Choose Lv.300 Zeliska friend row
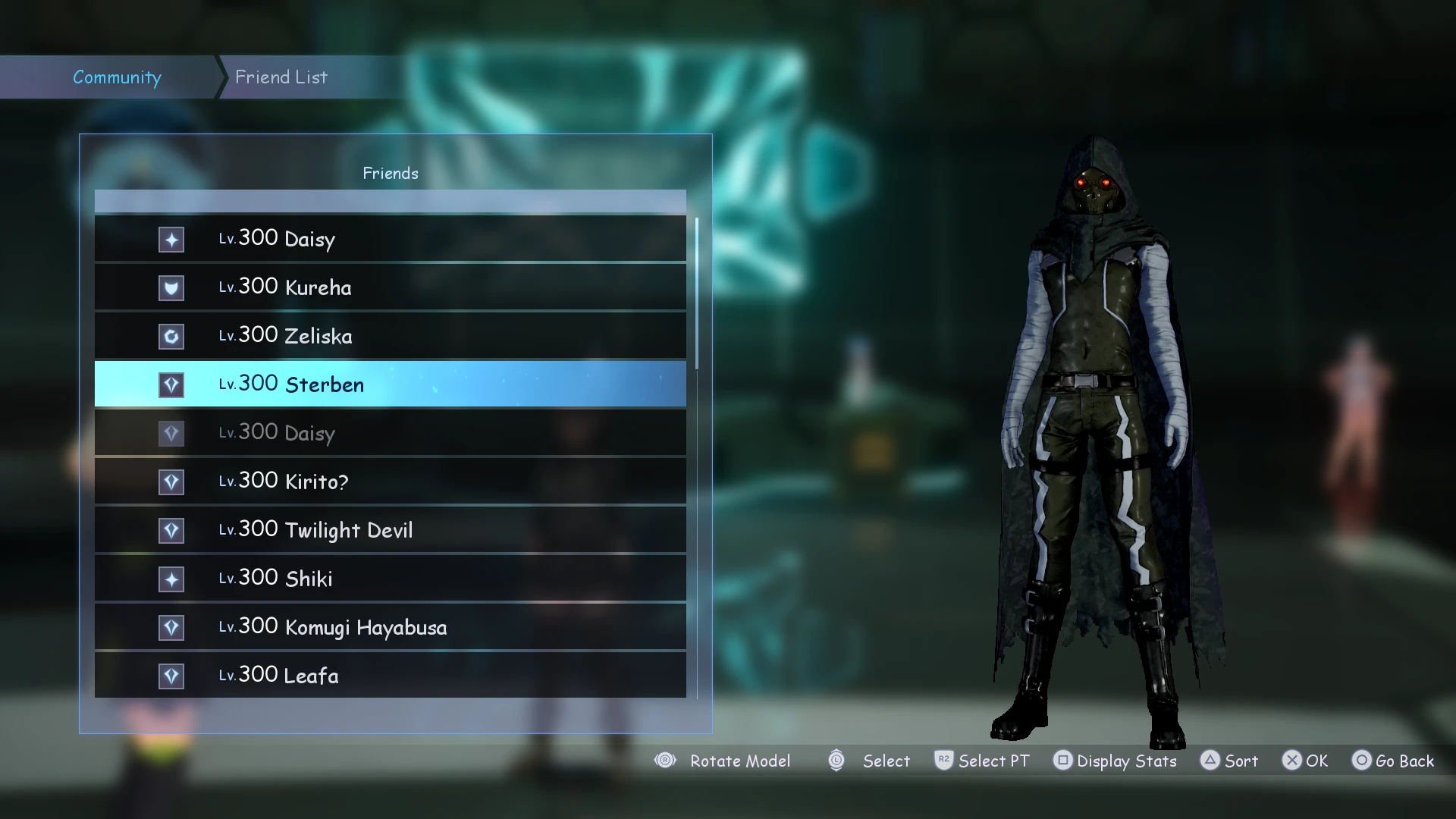 (390, 336)
